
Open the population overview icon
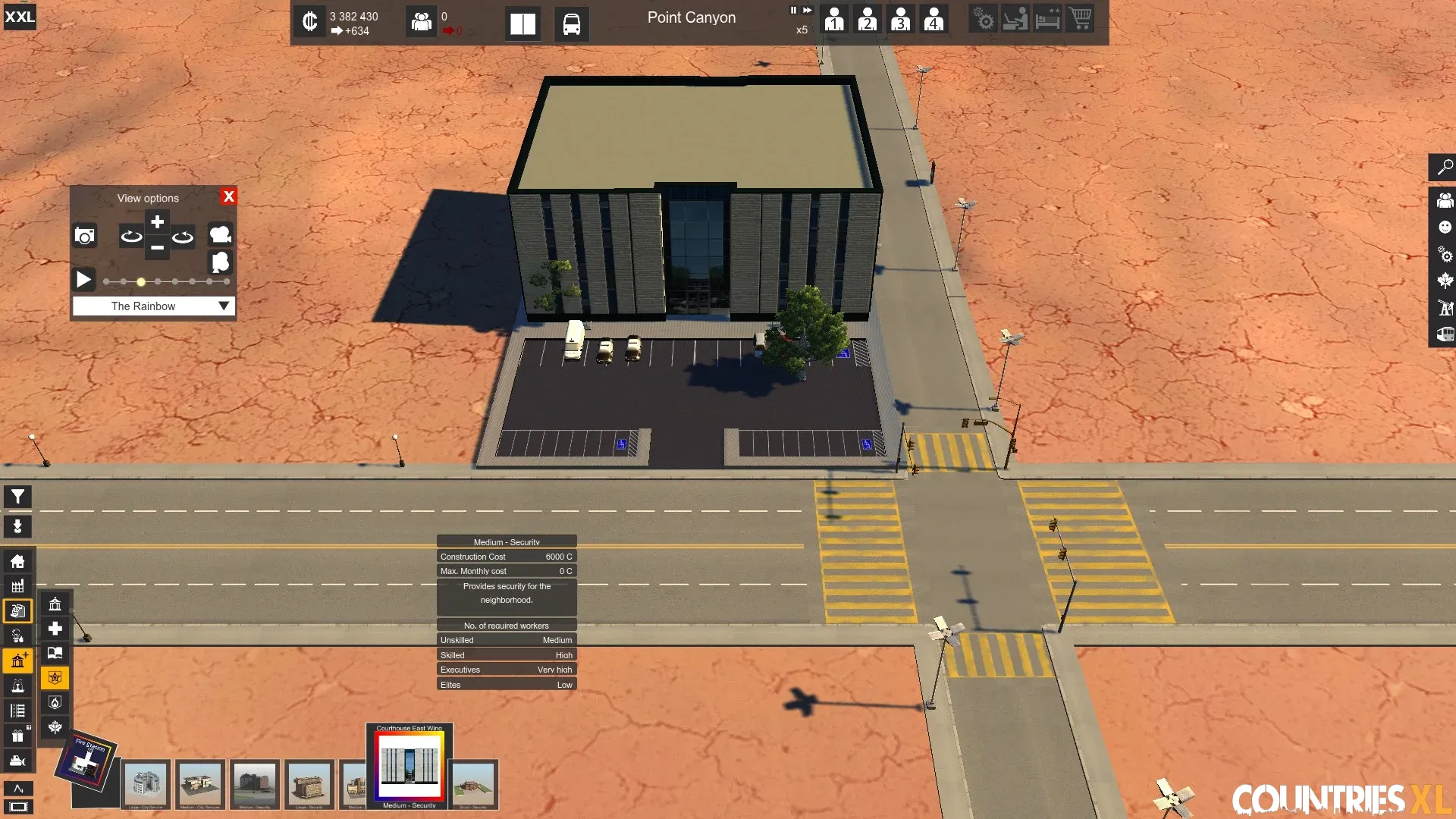pyautogui.click(x=421, y=21)
